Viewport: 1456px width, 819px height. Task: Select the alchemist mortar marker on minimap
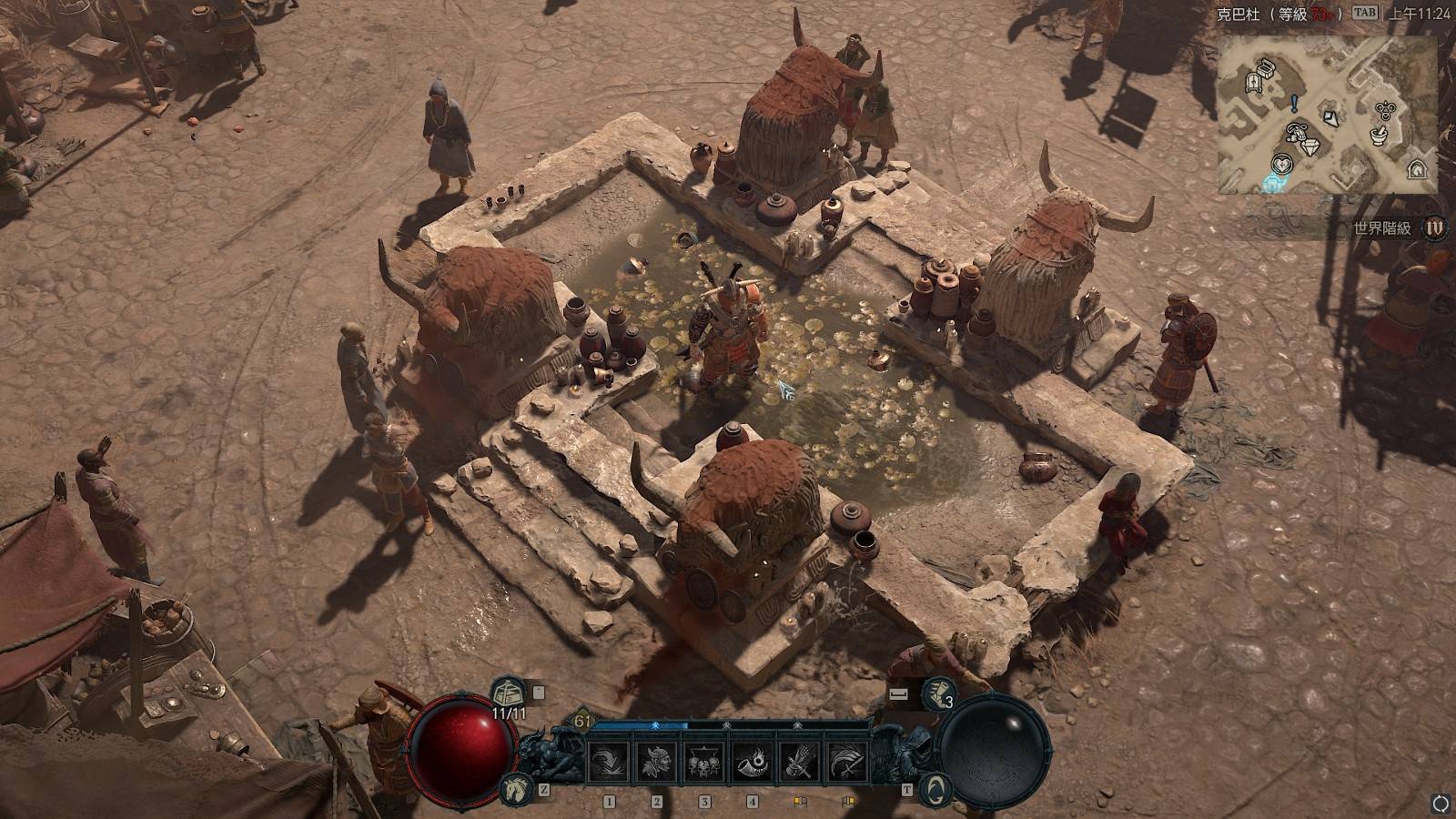click(1380, 136)
